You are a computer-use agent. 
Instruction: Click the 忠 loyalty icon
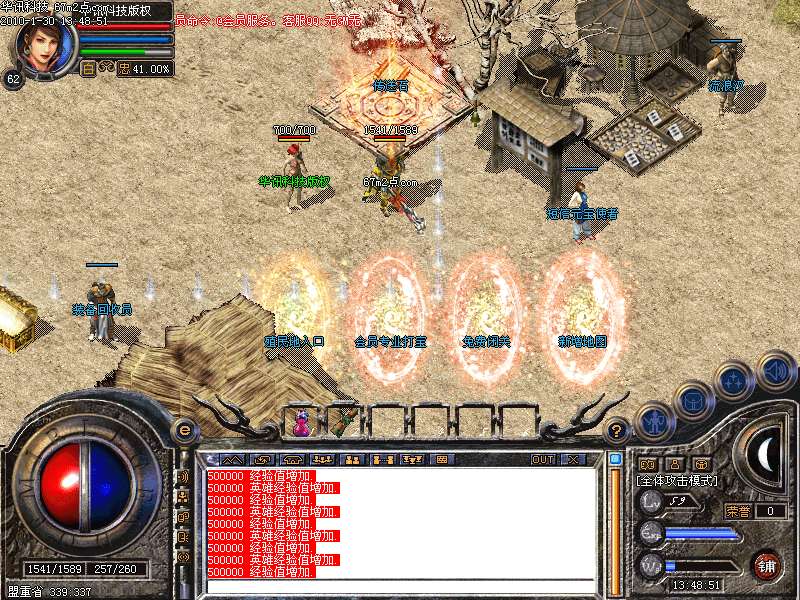[x=125, y=69]
